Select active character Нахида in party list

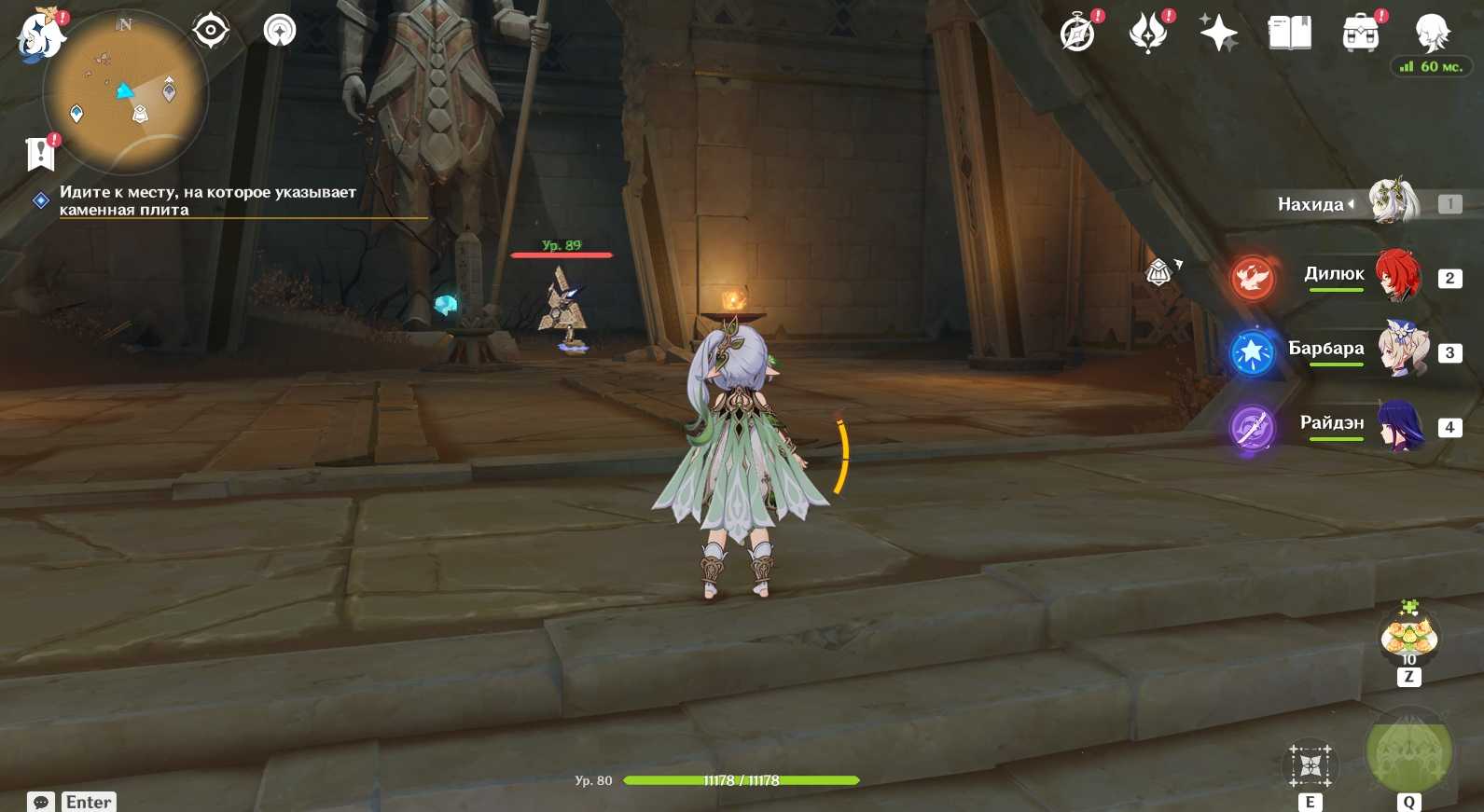point(1392,202)
